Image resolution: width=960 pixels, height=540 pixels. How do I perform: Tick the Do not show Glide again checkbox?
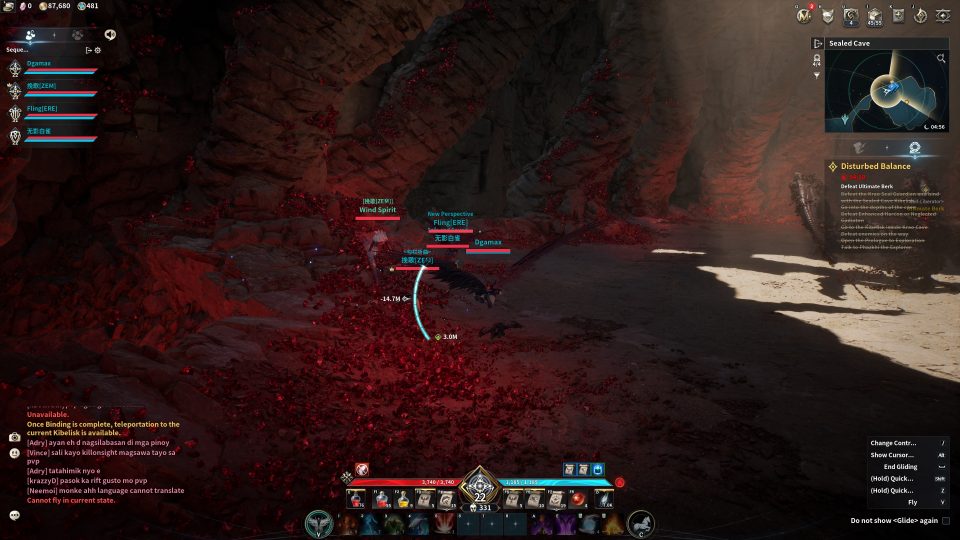coord(945,521)
